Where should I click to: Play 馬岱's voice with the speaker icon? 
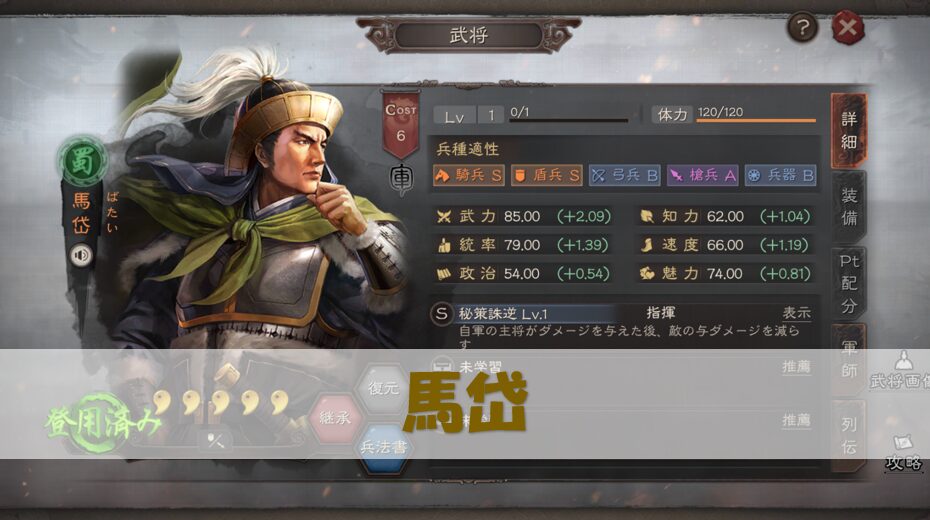(x=81, y=255)
